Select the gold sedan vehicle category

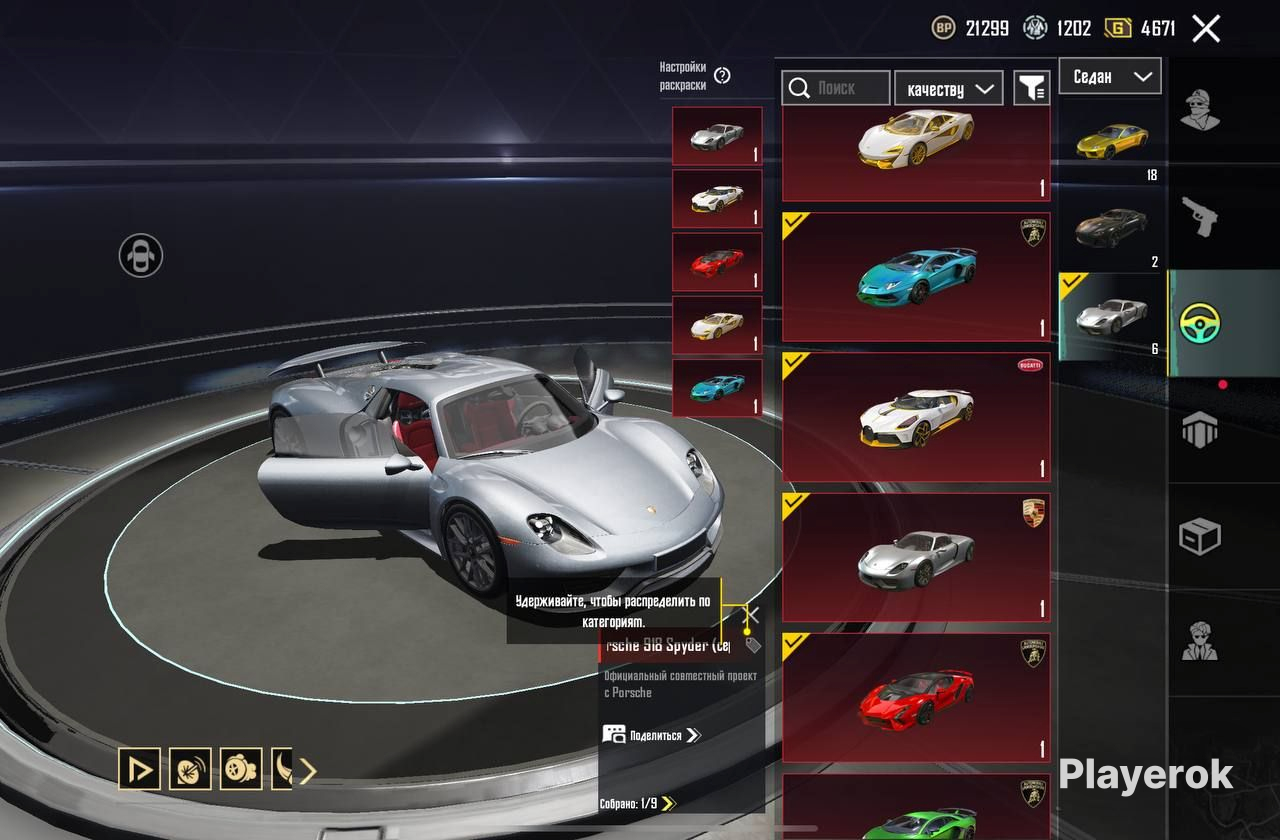pyautogui.click(x=1111, y=141)
